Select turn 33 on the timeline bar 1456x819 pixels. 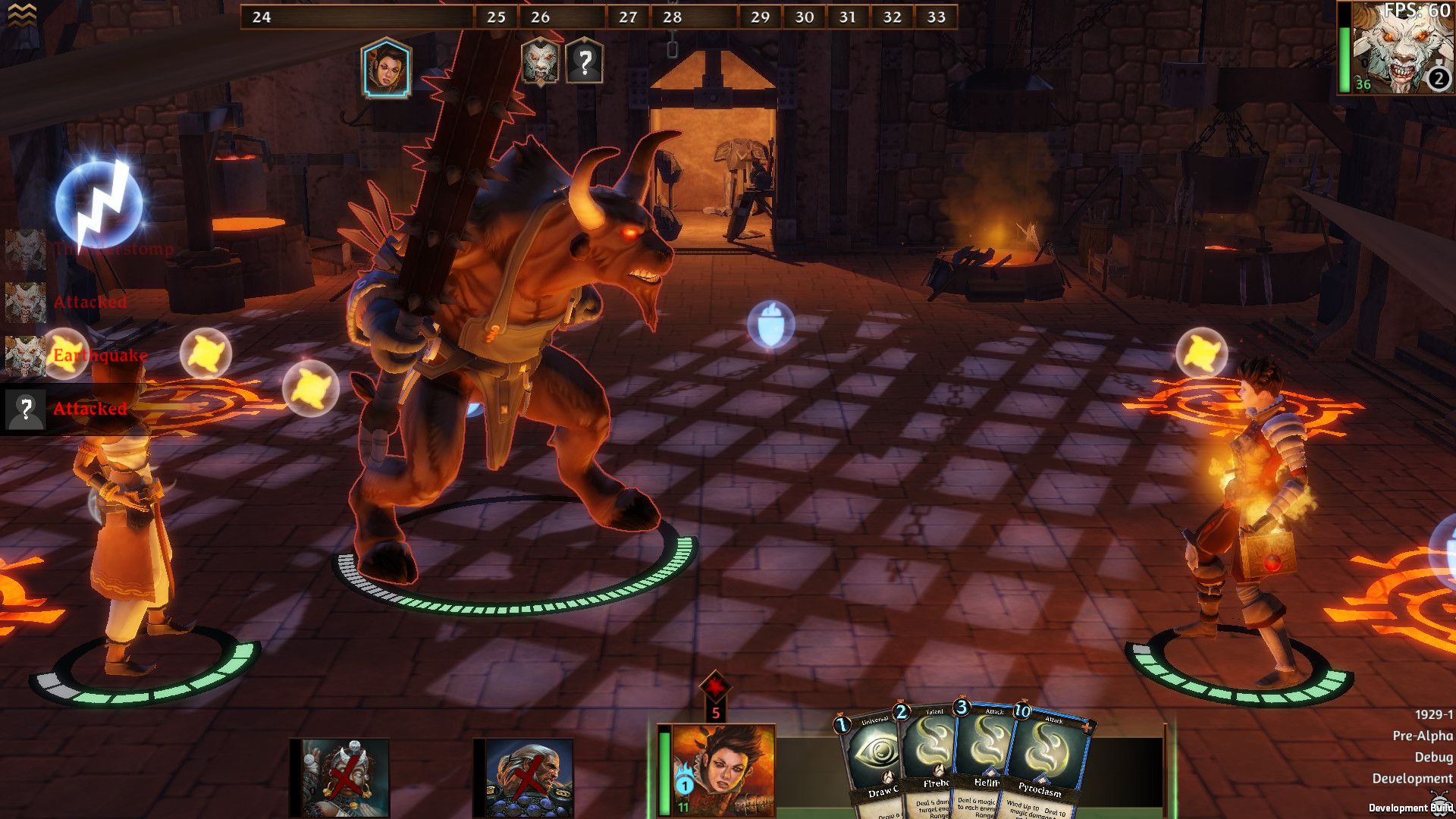tap(935, 15)
